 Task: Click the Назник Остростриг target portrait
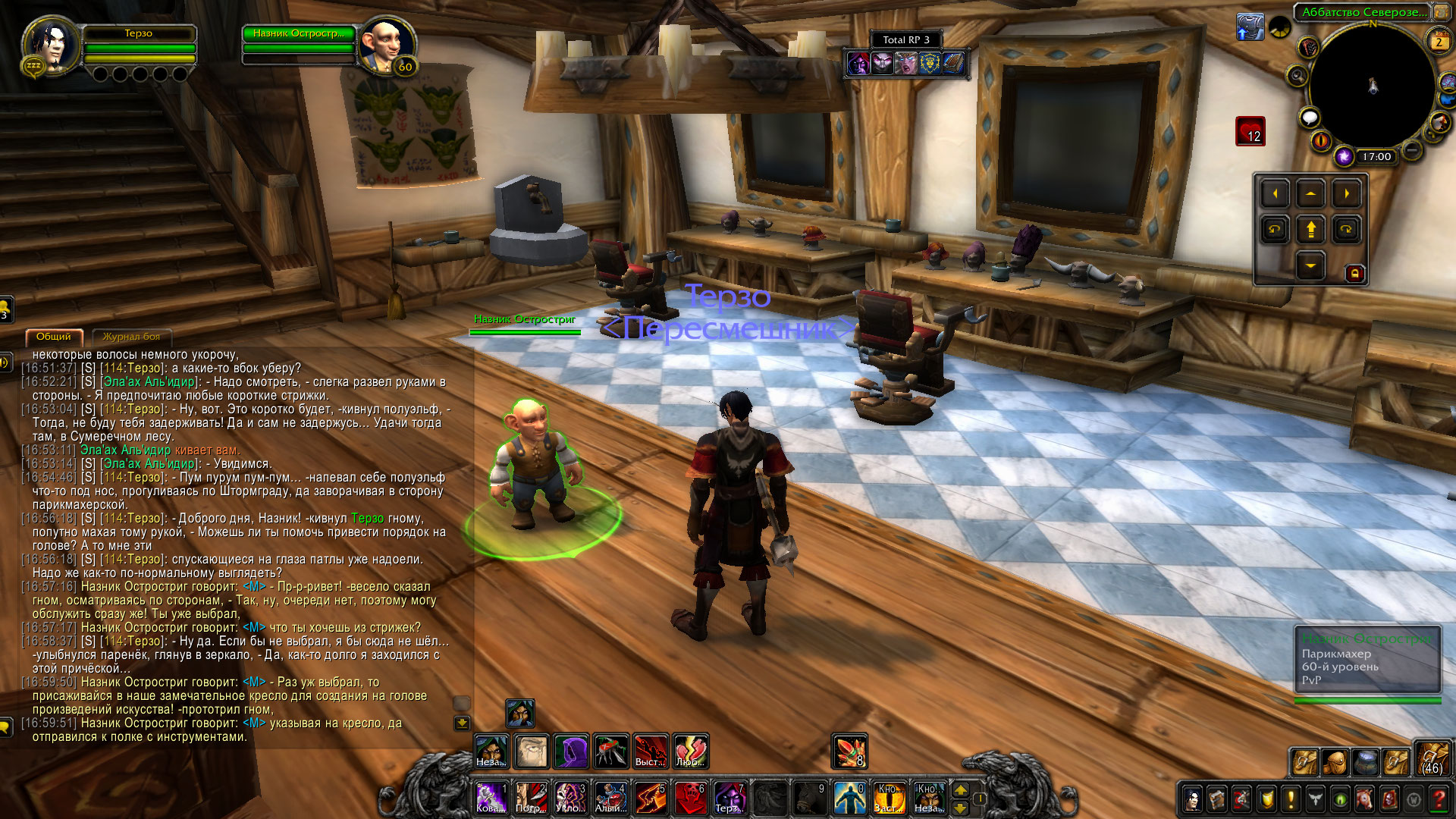click(386, 44)
